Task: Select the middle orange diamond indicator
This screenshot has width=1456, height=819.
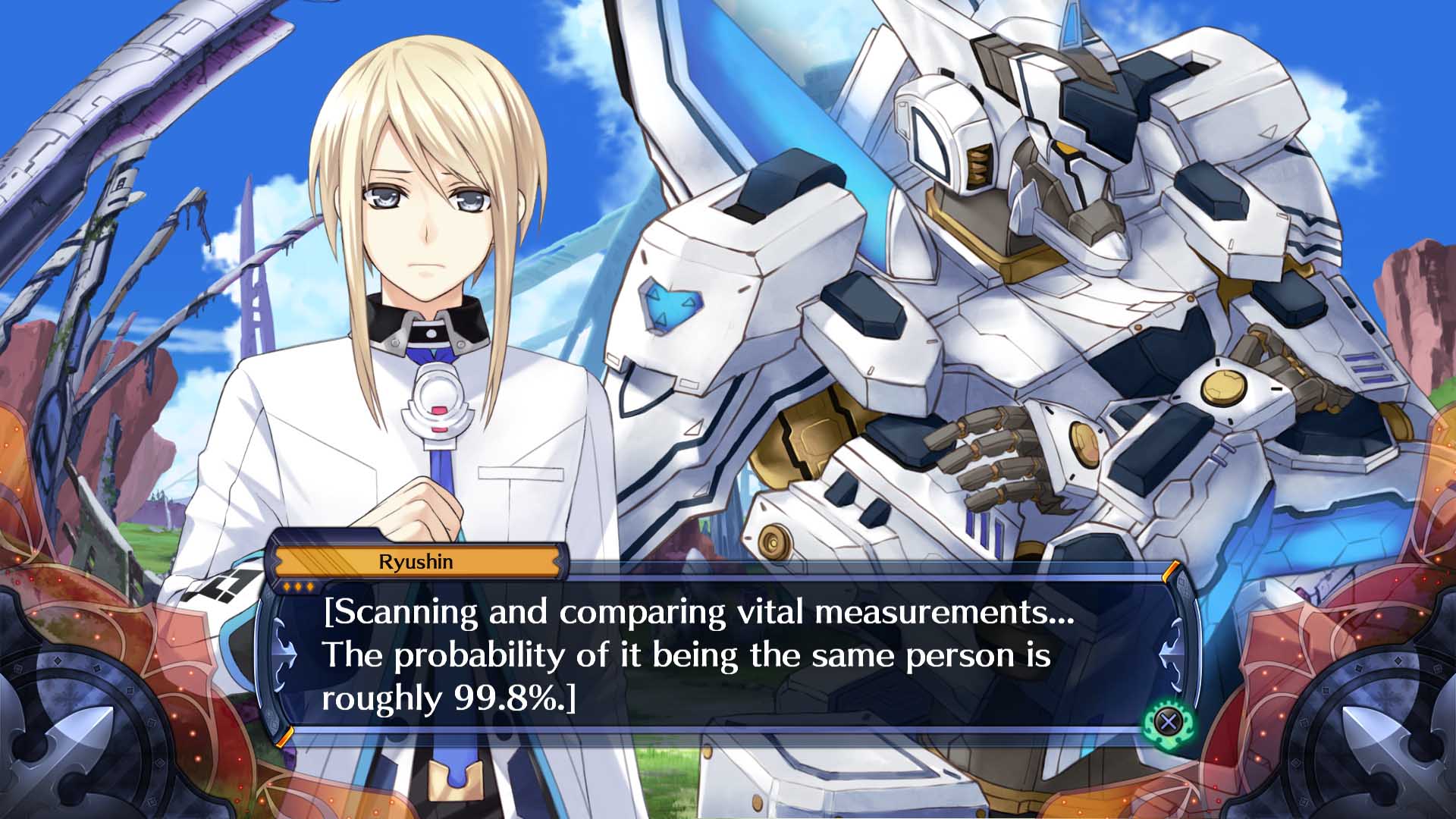Action: coord(298,587)
